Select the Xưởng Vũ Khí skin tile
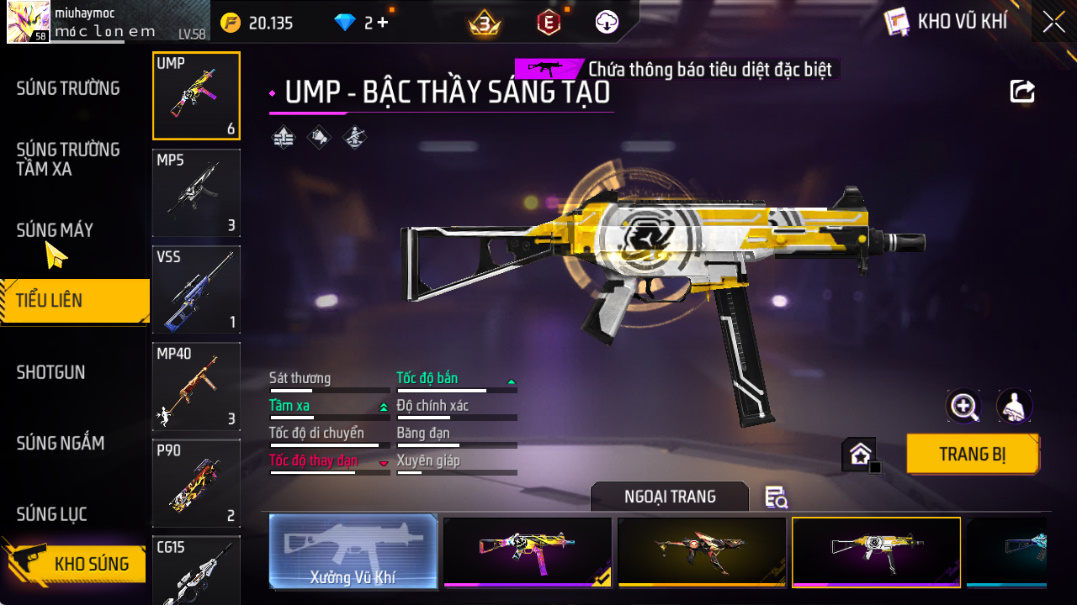Viewport: 1077px width, 605px height. (x=354, y=552)
